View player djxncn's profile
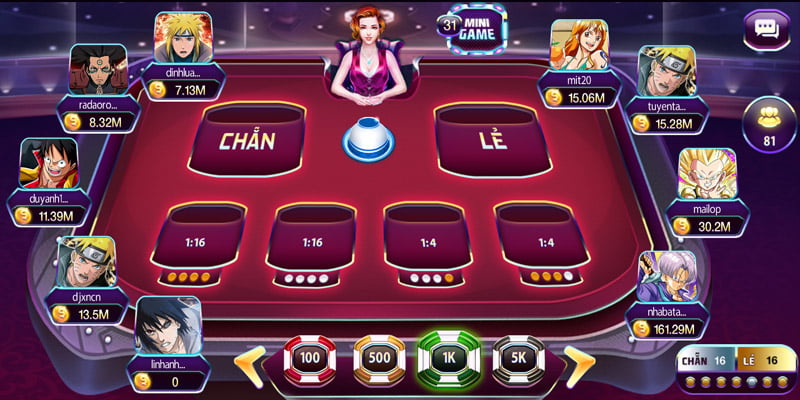This screenshot has width=800, height=400. (x=85, y=263)
